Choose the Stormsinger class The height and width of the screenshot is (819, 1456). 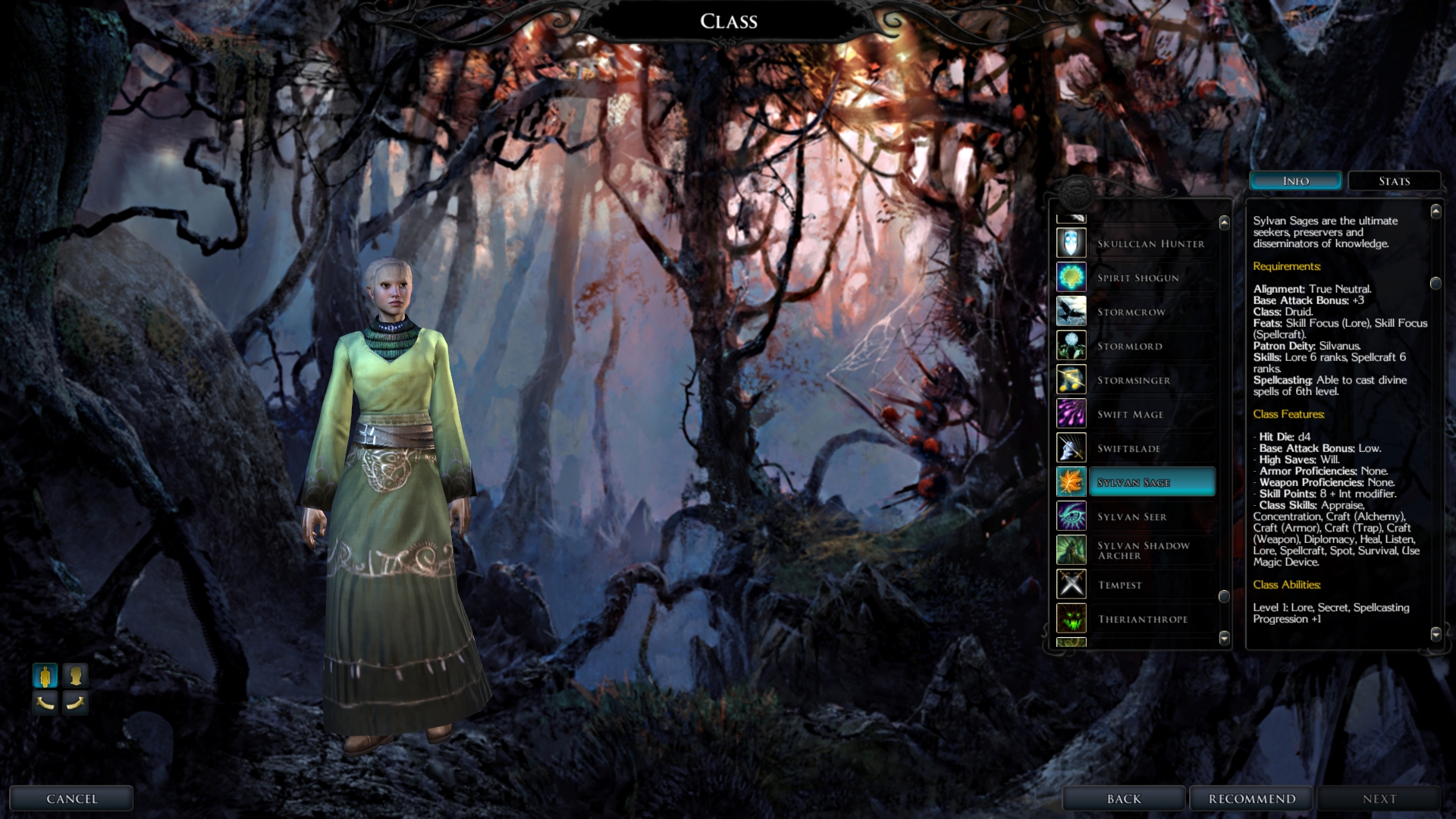point(1133,380)
